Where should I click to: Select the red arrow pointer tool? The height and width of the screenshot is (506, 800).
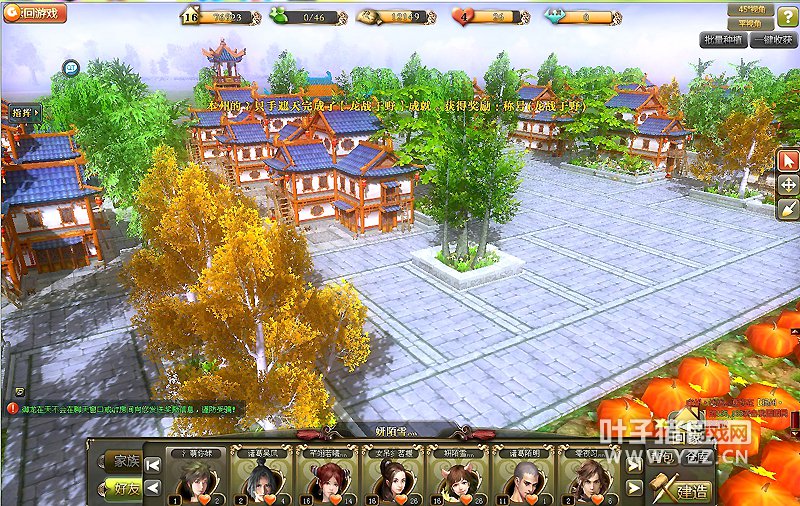click(788, 161)
